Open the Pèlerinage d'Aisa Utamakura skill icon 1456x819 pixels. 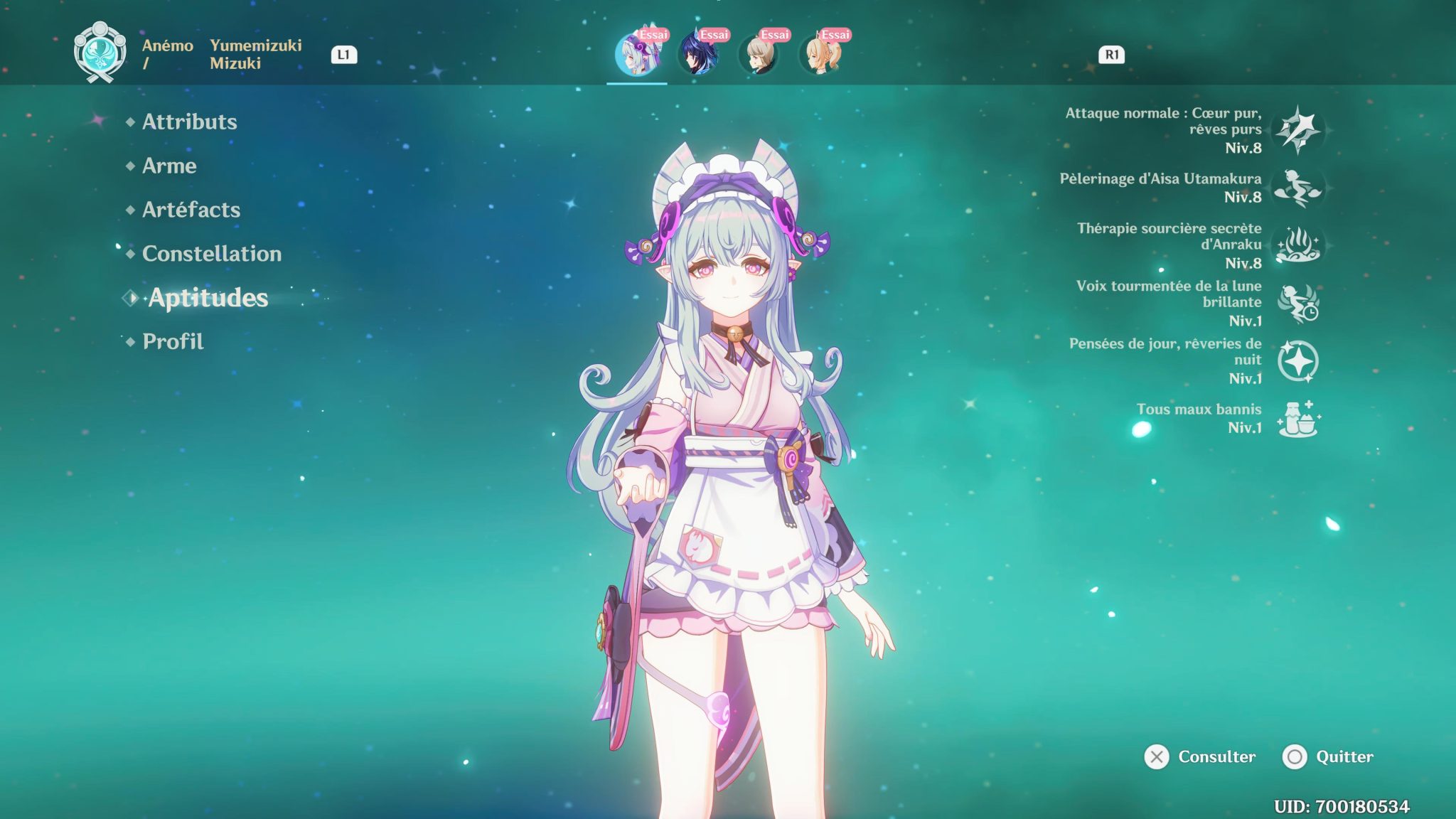pos(1300,188)
